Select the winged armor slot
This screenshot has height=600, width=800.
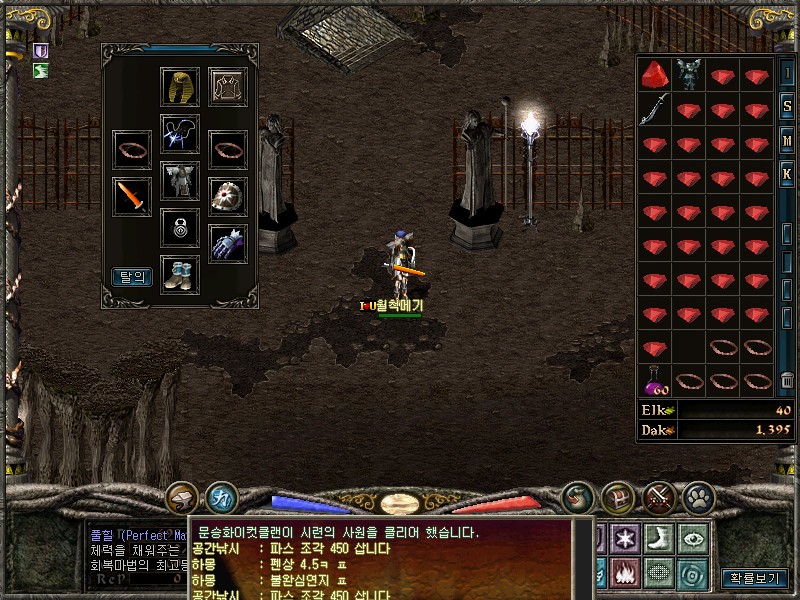[x=180, y=181]
